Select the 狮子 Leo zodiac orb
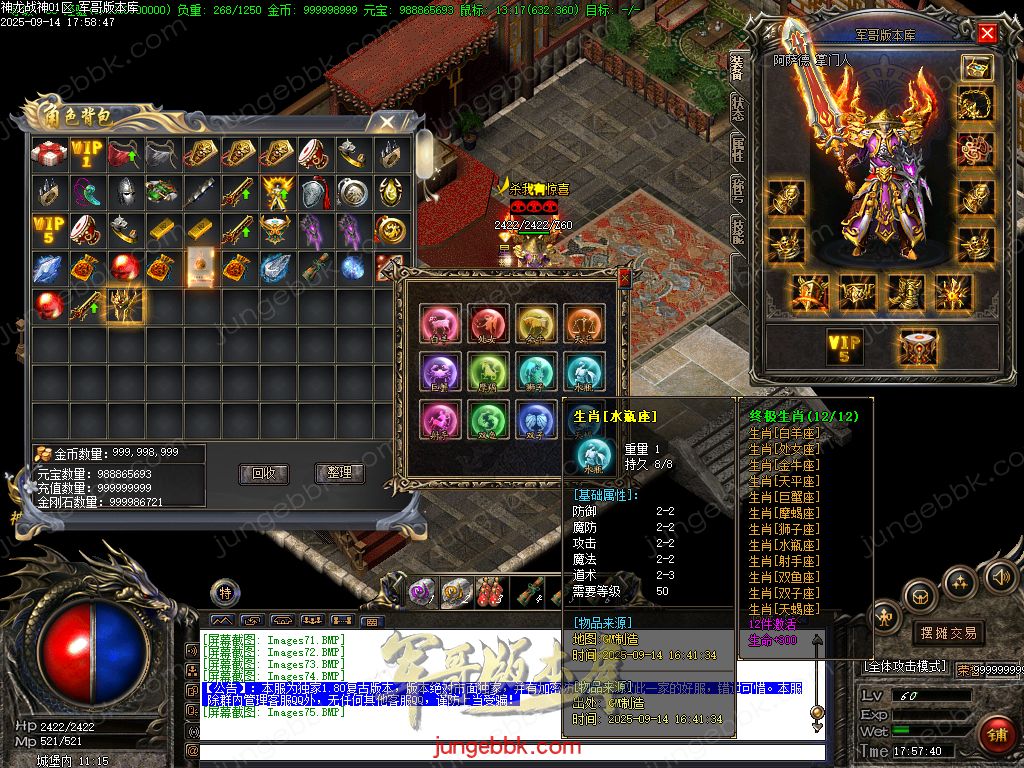The width and height of the screenshot is (1024, 768). tap(536, 372)
